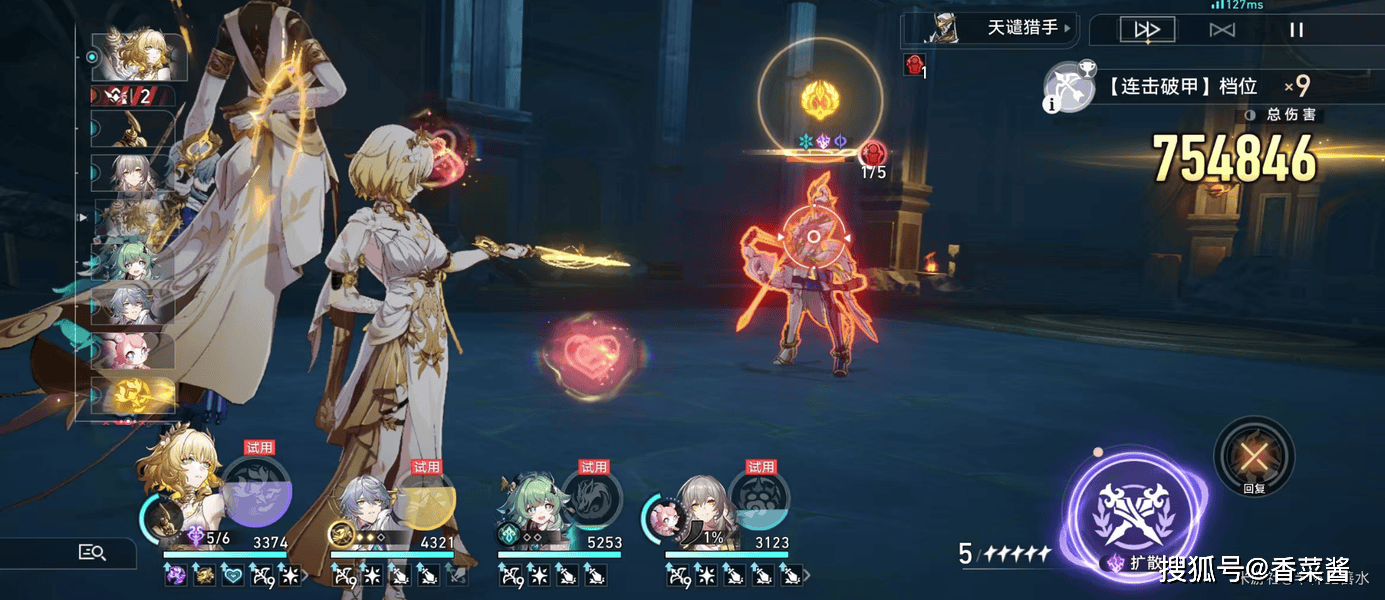Target the enemy with the circular lock-on reticle
The height and width of the screenshot is (600, 1385).
(x=813, y=237)
